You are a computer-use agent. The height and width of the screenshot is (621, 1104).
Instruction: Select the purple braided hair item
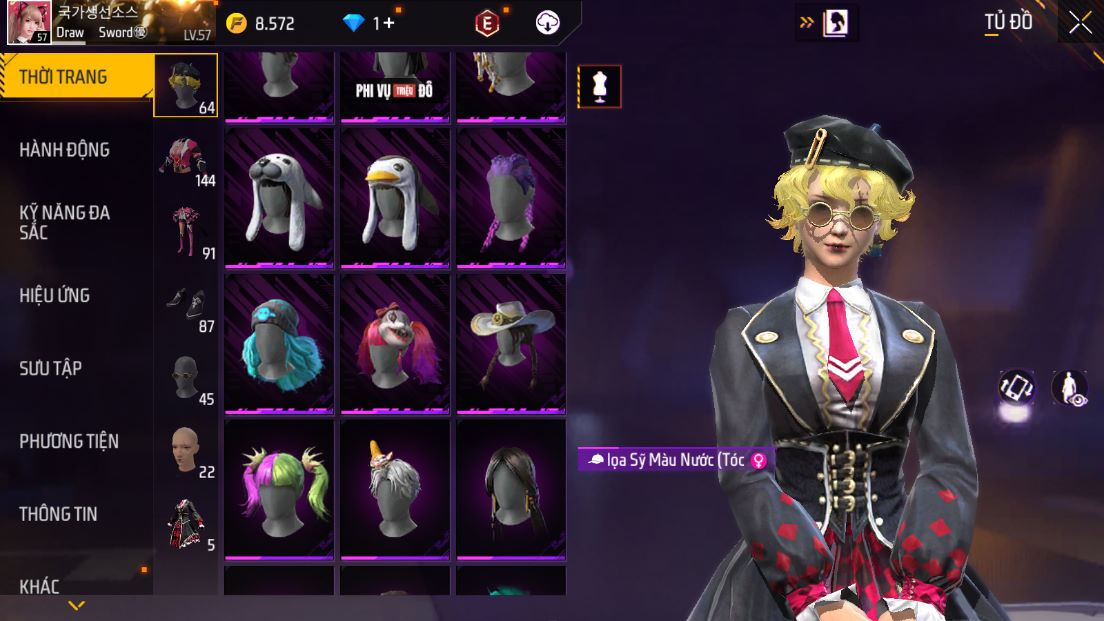(511, 198)
